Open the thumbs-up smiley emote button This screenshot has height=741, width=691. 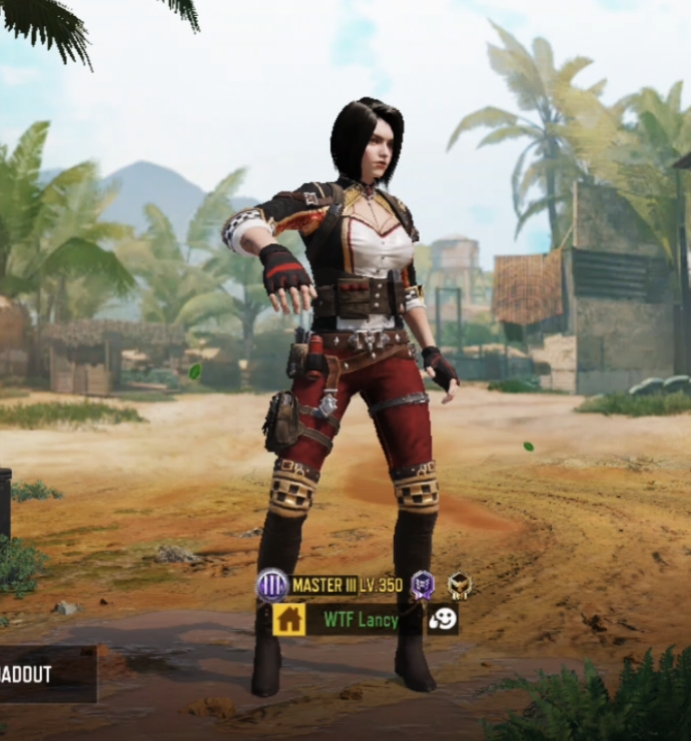(442, 619)
